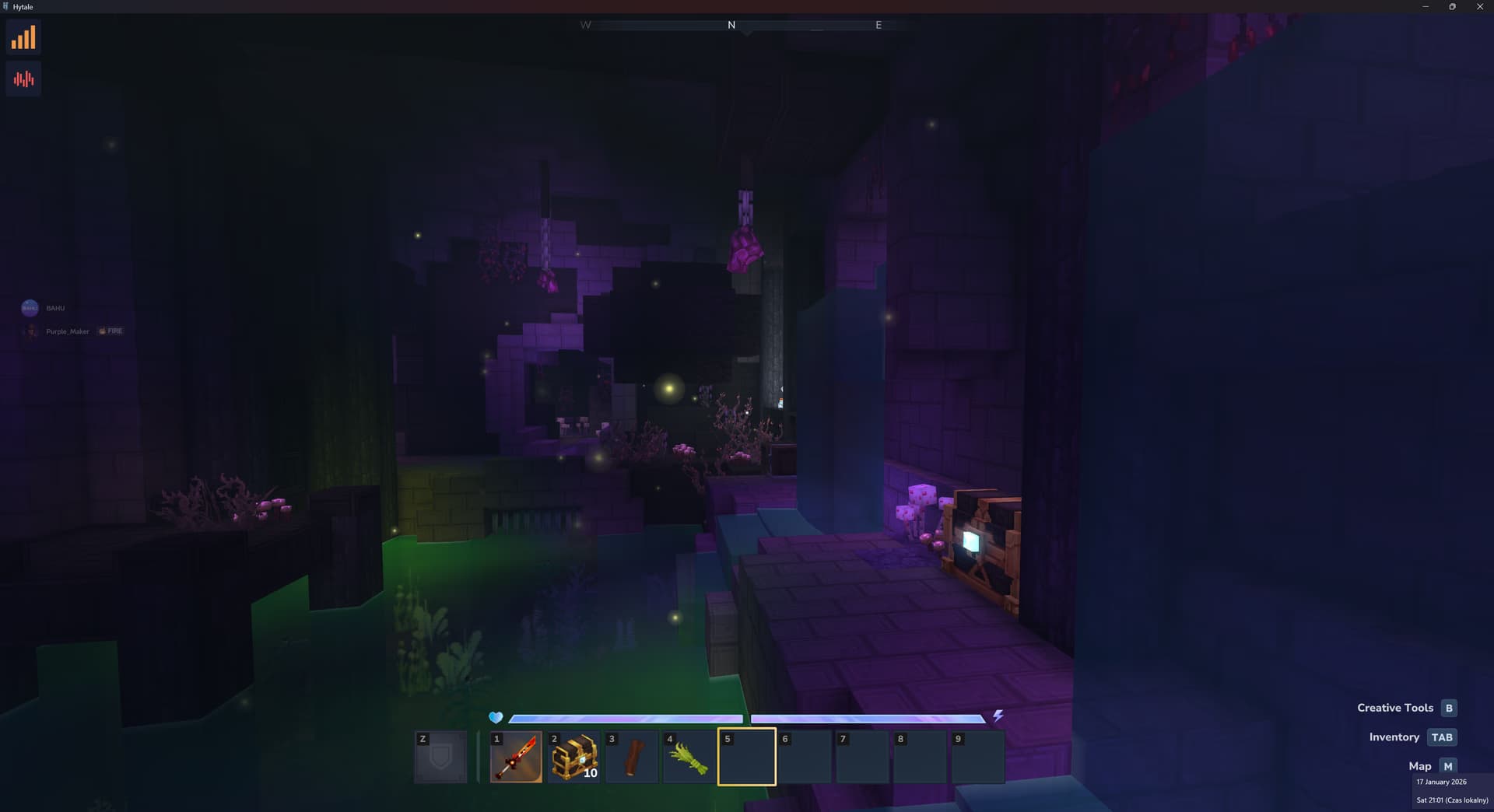Open the performance graph panel
This screenshot has width=1494, height=812.
[23, 37]
